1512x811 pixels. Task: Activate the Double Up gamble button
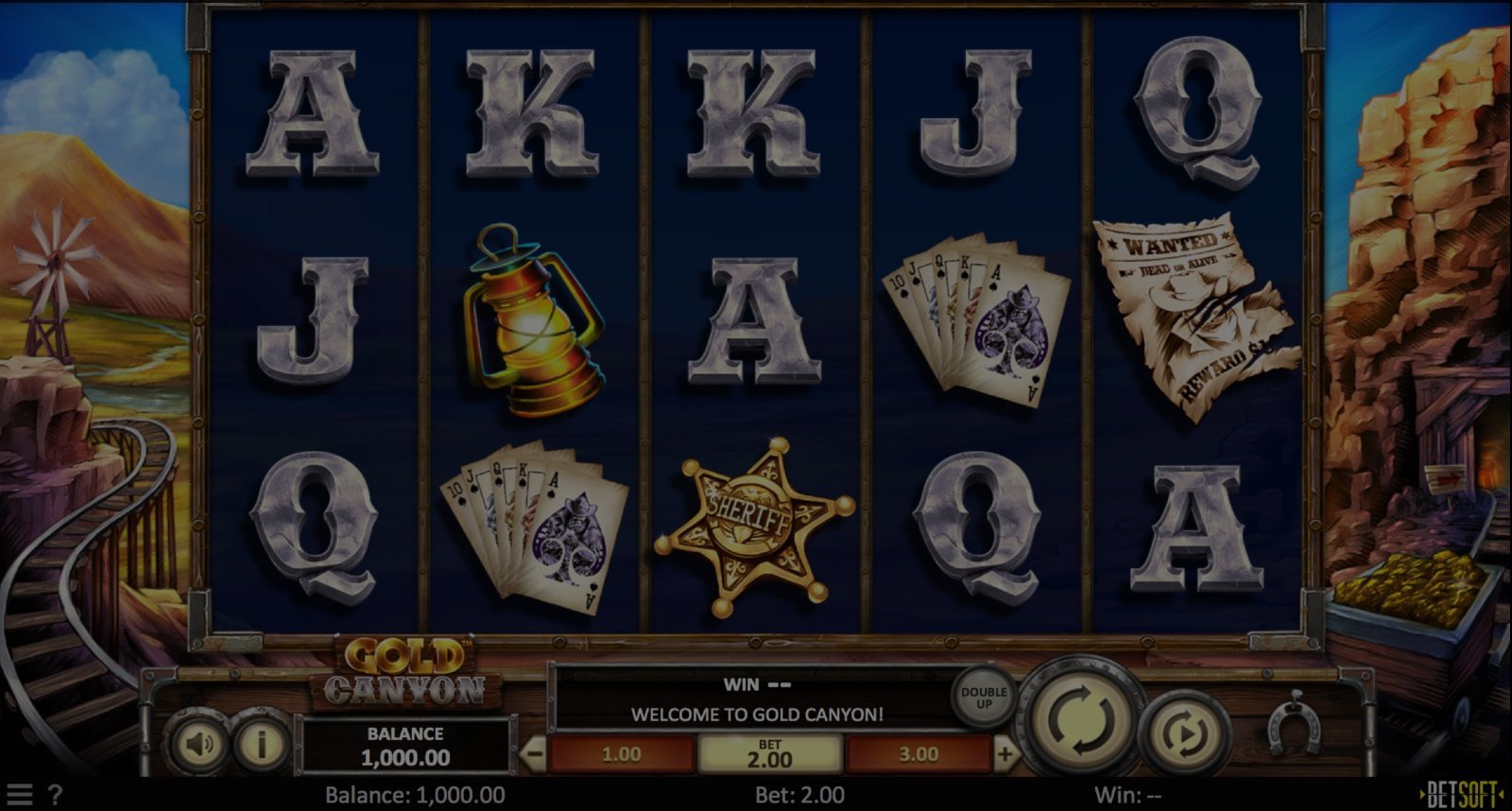coord(984,698)
